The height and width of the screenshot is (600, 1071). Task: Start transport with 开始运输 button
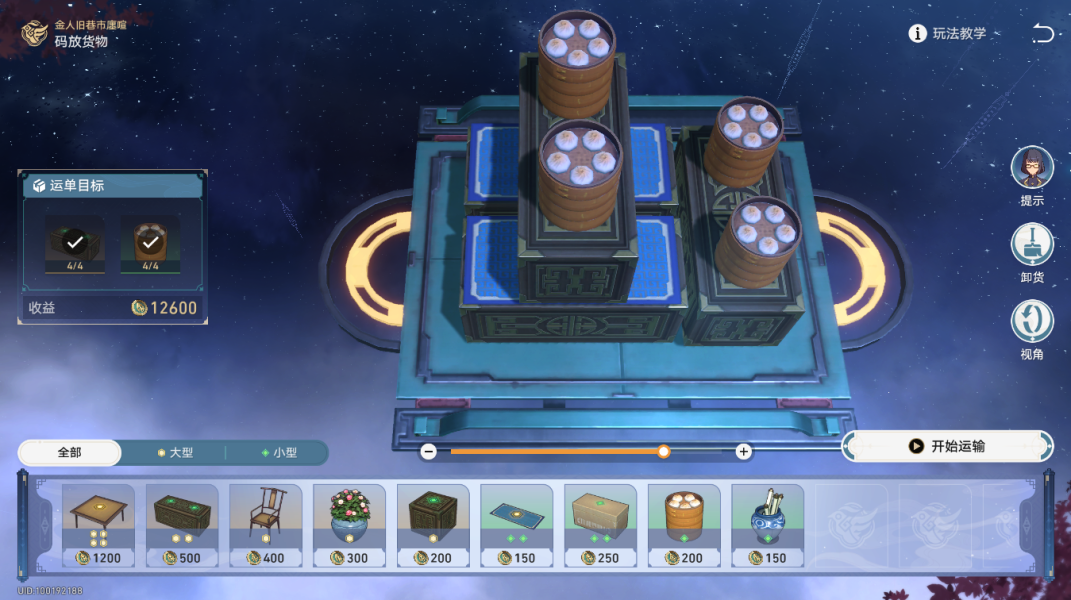click(947, 446)
